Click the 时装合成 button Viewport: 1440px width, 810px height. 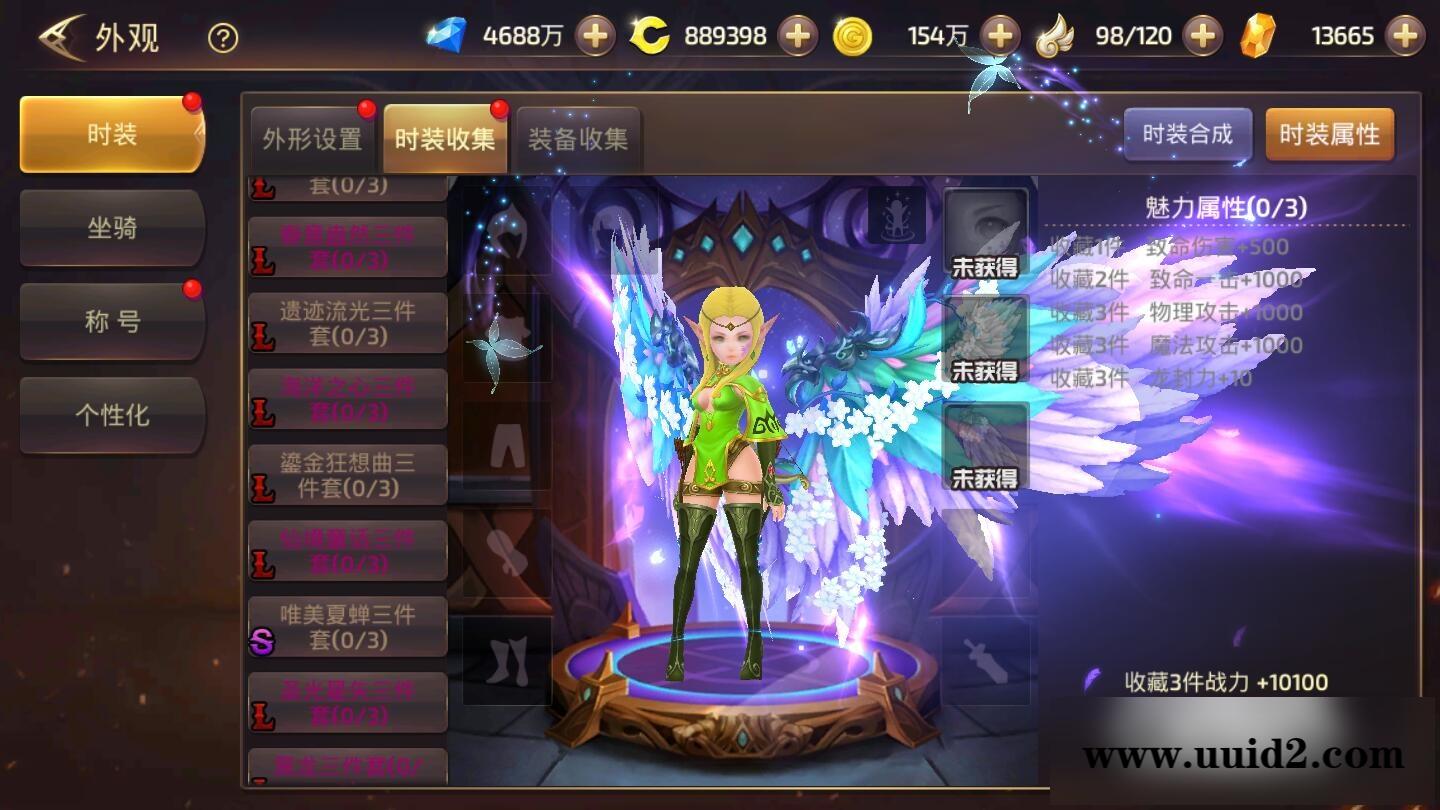1189,133
